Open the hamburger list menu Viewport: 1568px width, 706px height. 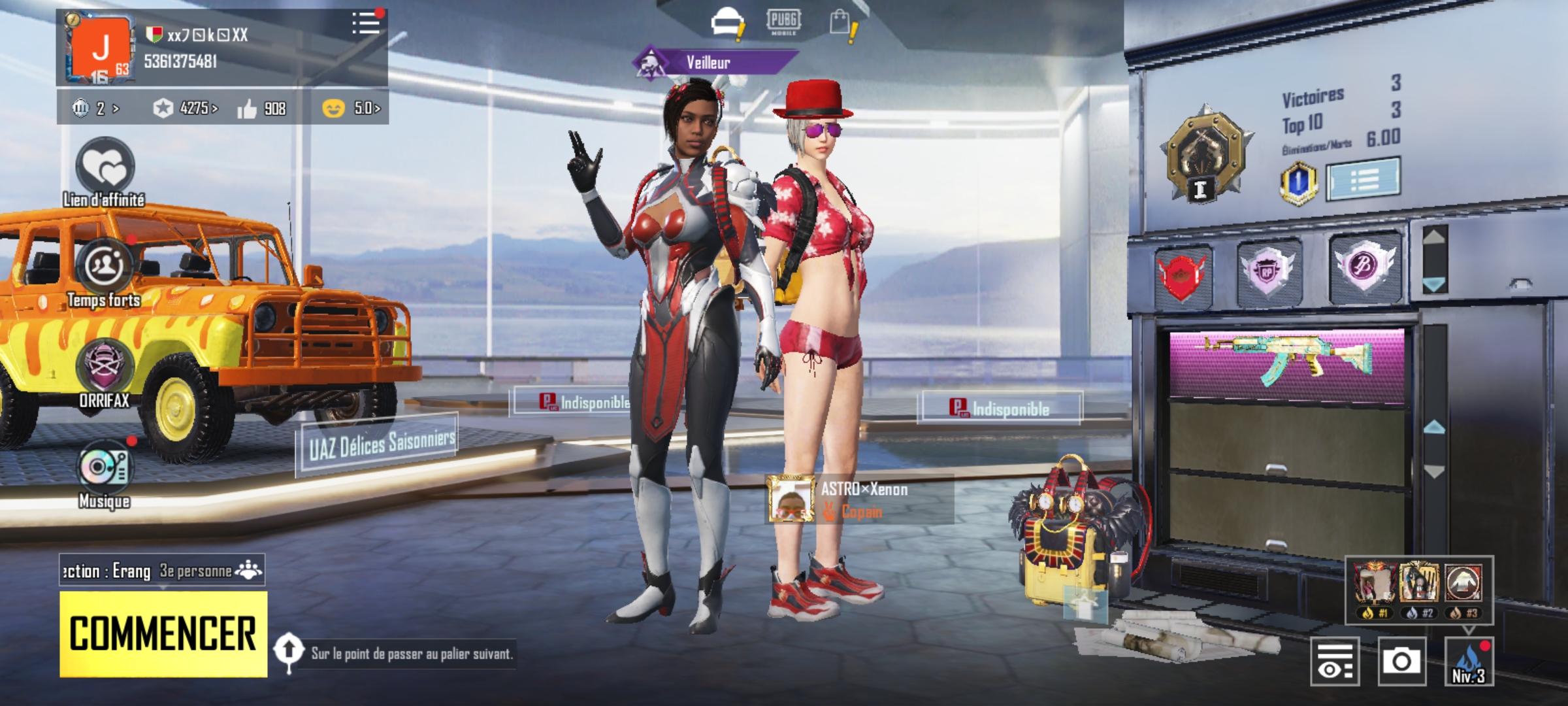click(366, 24)
